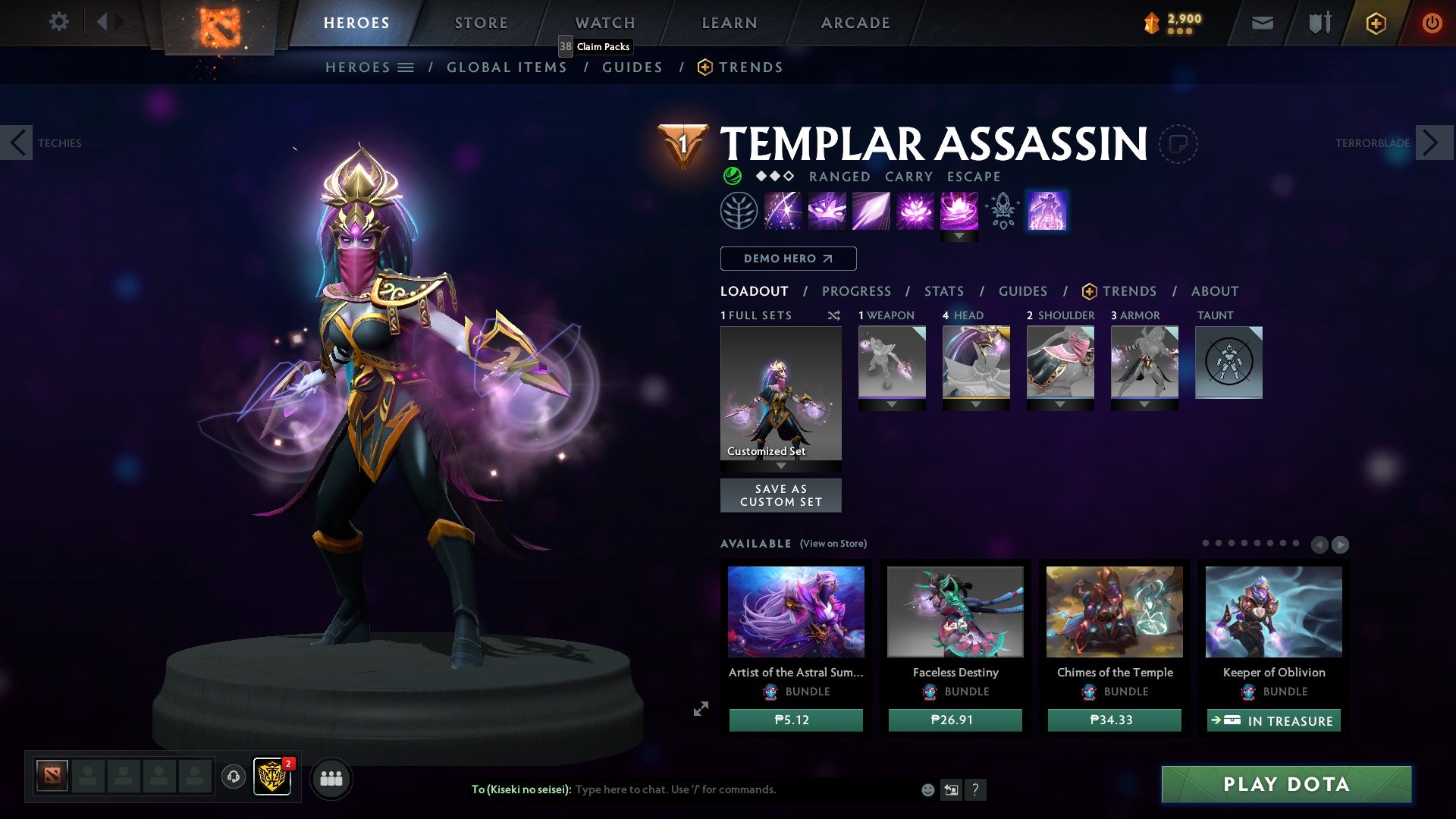Toggle the settings gear in top left

[58, 23]
